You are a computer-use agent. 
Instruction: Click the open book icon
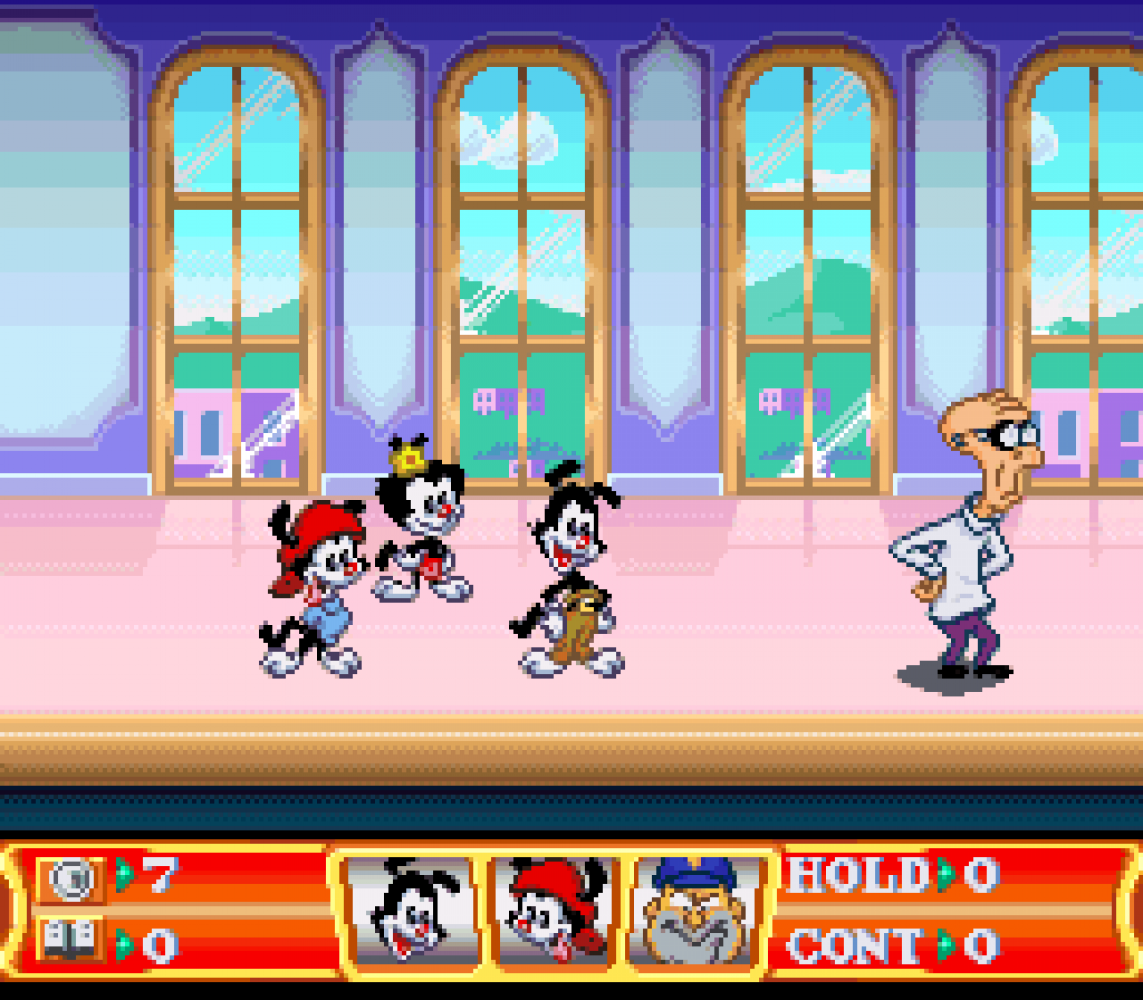pos(72,941)
